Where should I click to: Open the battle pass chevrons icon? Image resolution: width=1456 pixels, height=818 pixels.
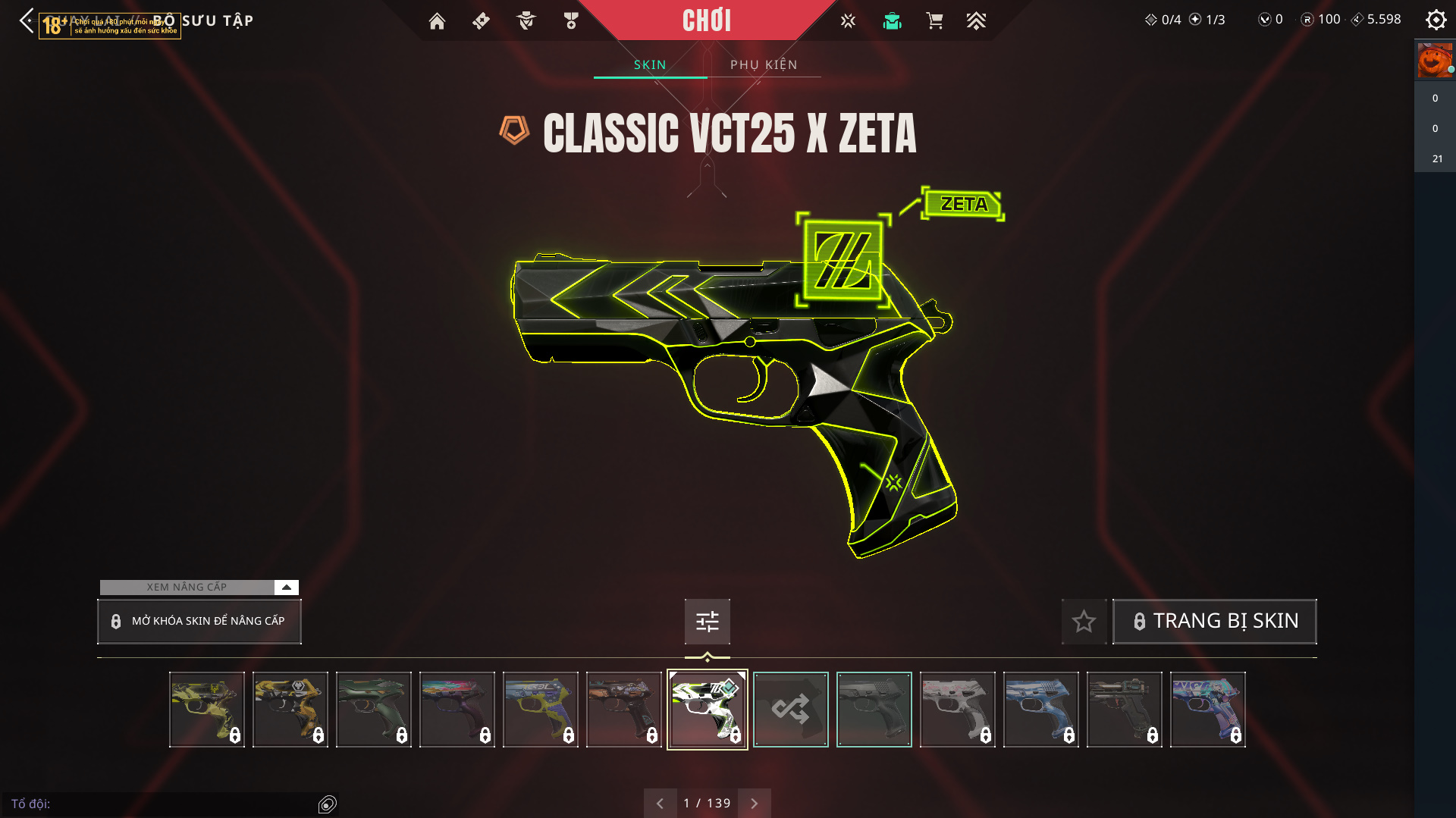pyautogui.click(x=976, y=21)
